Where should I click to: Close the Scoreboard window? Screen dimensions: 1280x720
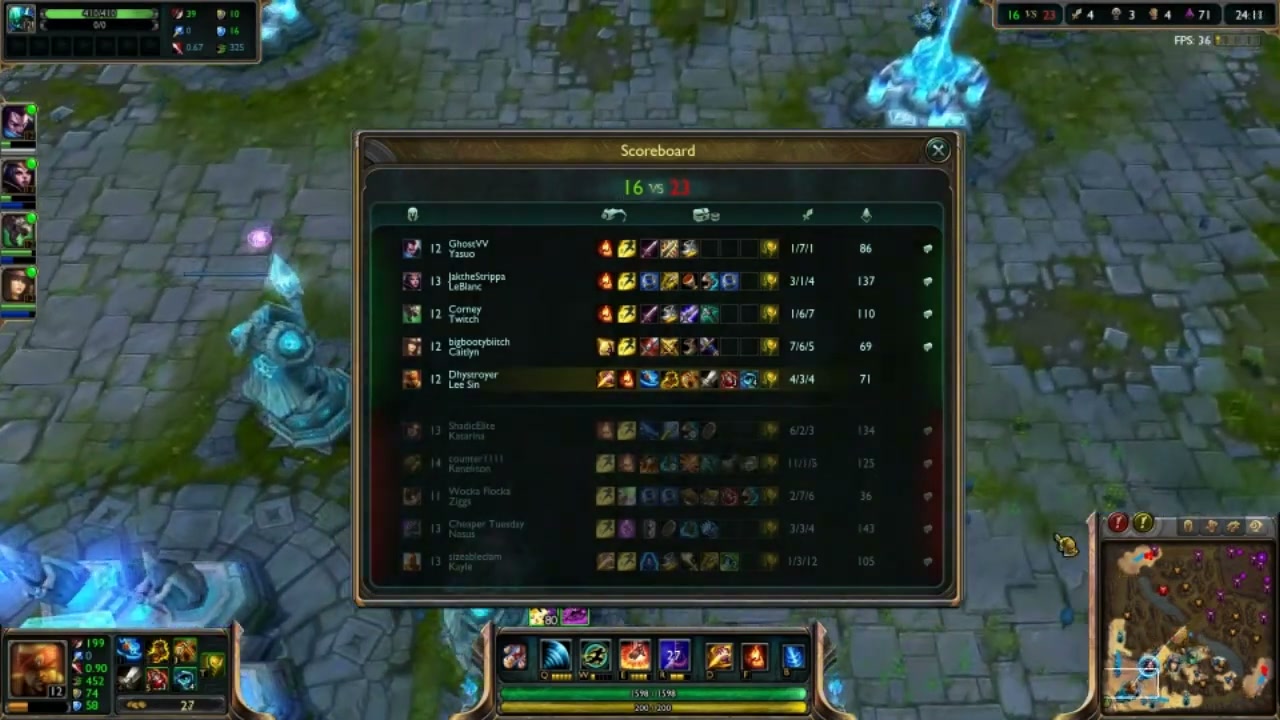tap(937, 150)
